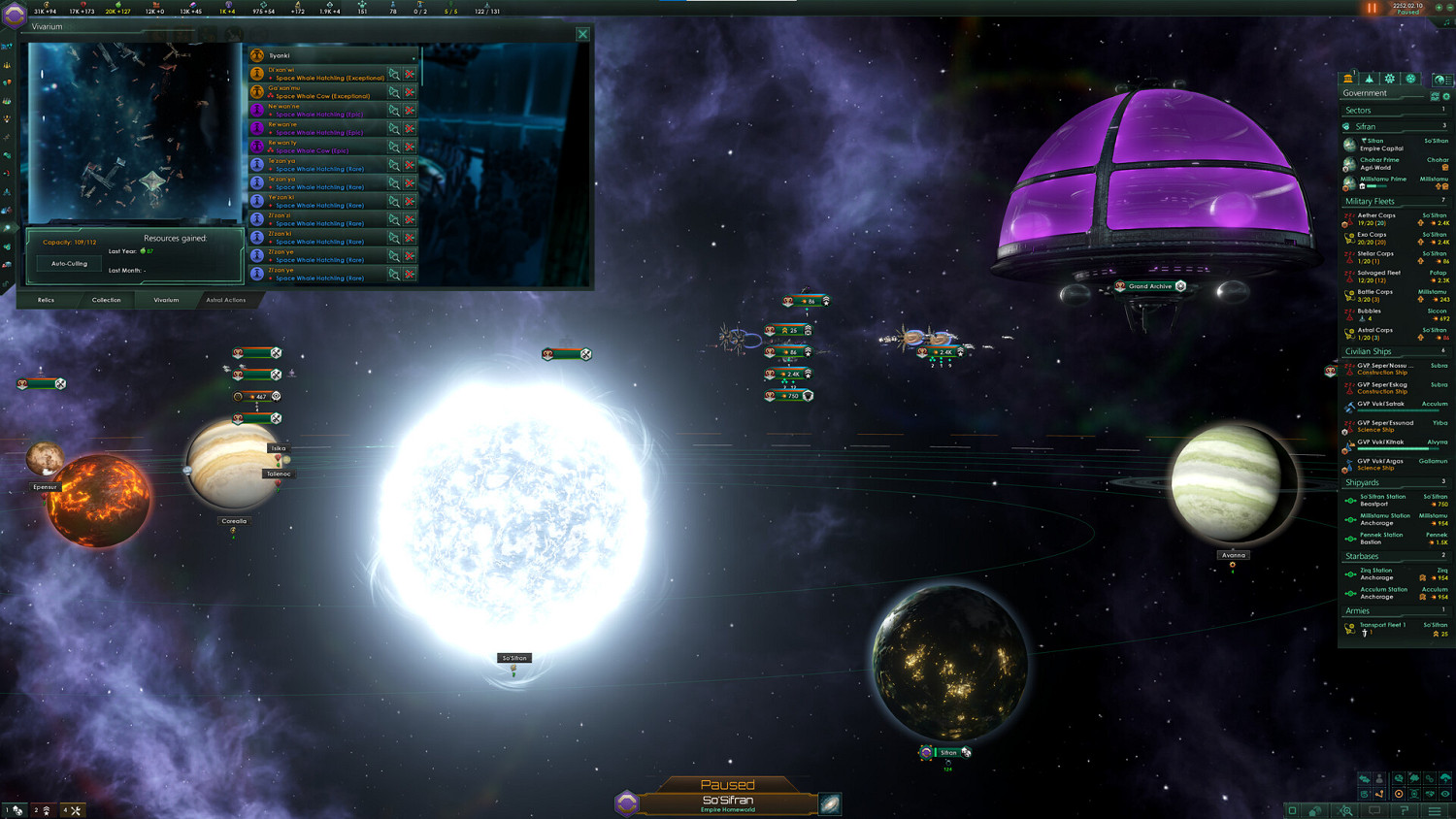Open the galaxy map magnifier icon

tap(1346, 809)
